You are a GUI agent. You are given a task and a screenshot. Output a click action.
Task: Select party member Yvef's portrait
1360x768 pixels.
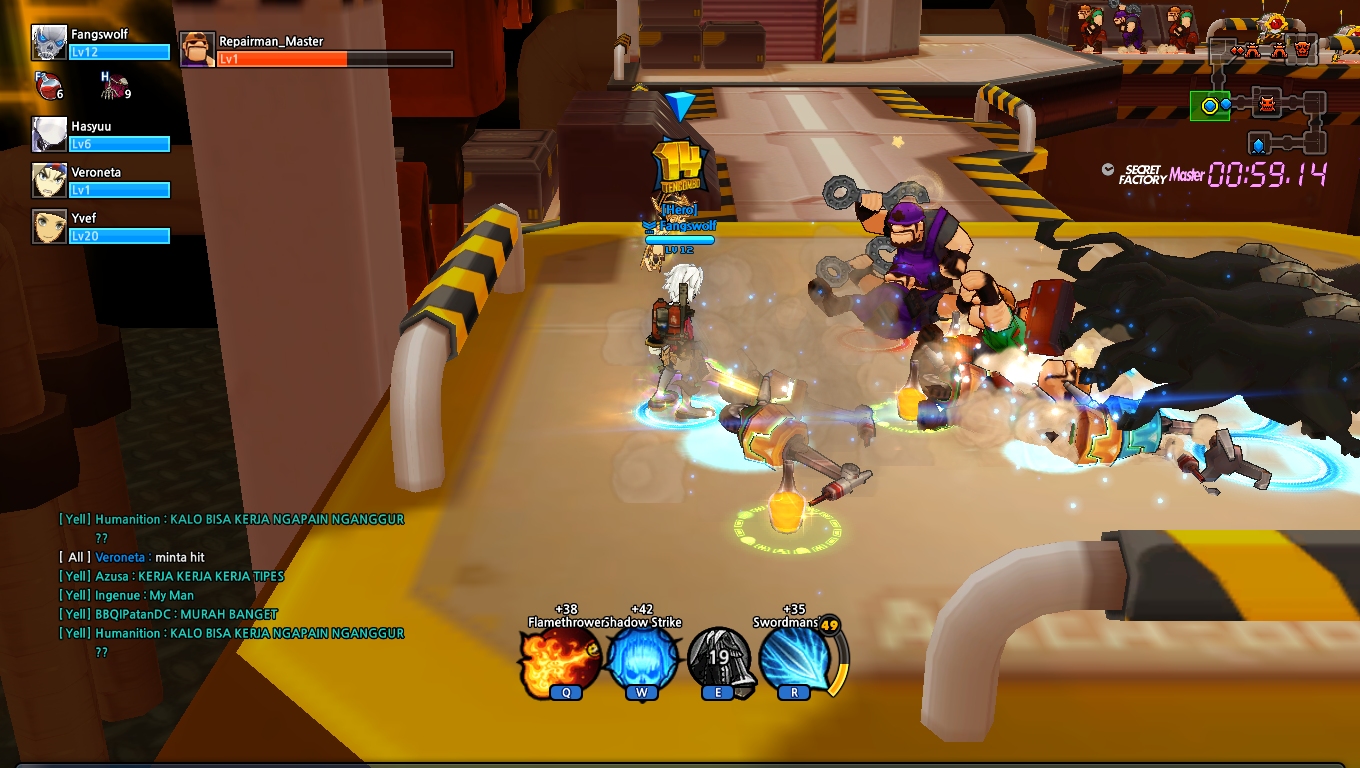coord(49,226)
